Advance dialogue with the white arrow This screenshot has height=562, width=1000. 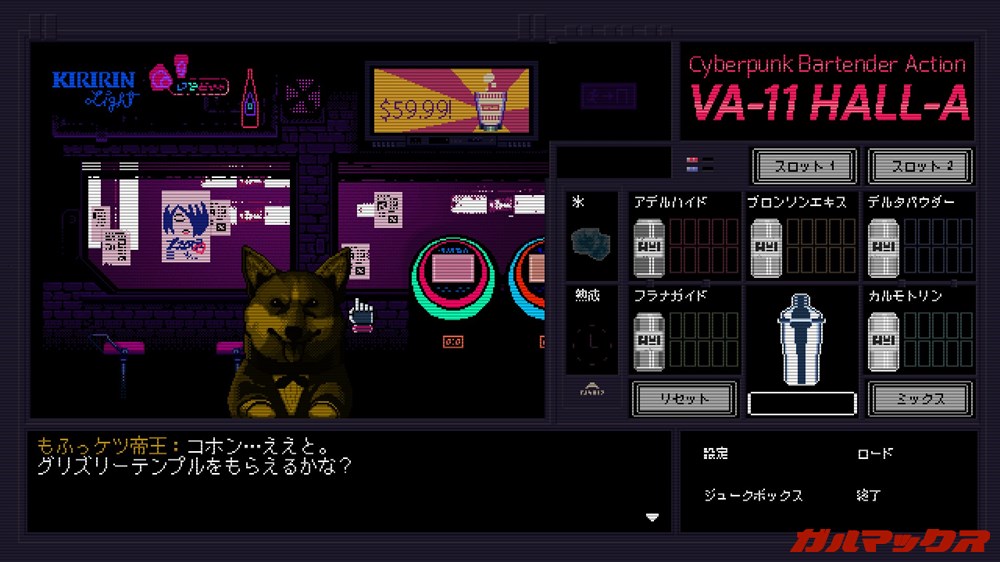(653, 517)
